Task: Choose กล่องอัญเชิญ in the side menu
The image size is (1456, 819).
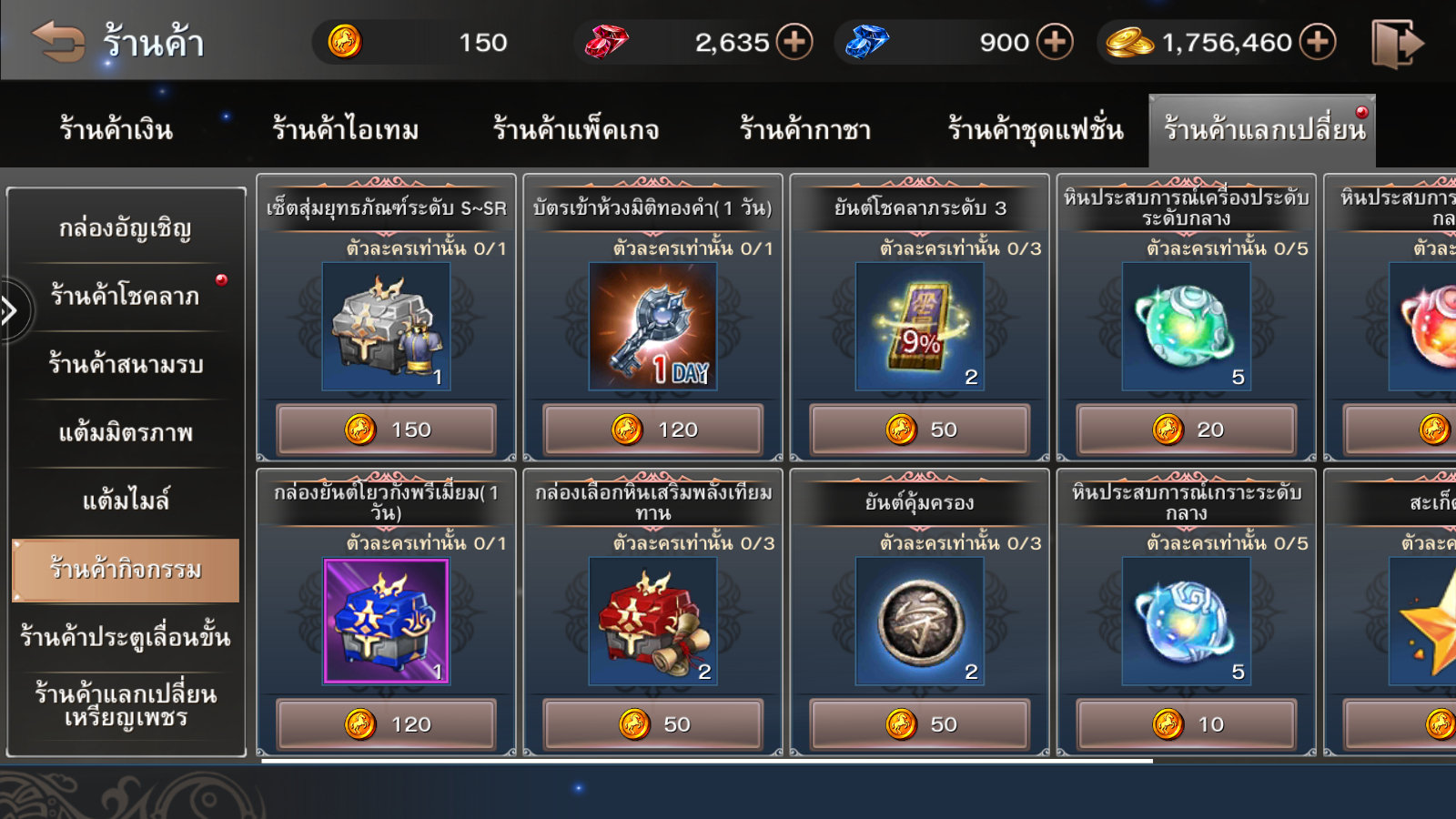Action: pyautogui.click(x=126, y=228)
